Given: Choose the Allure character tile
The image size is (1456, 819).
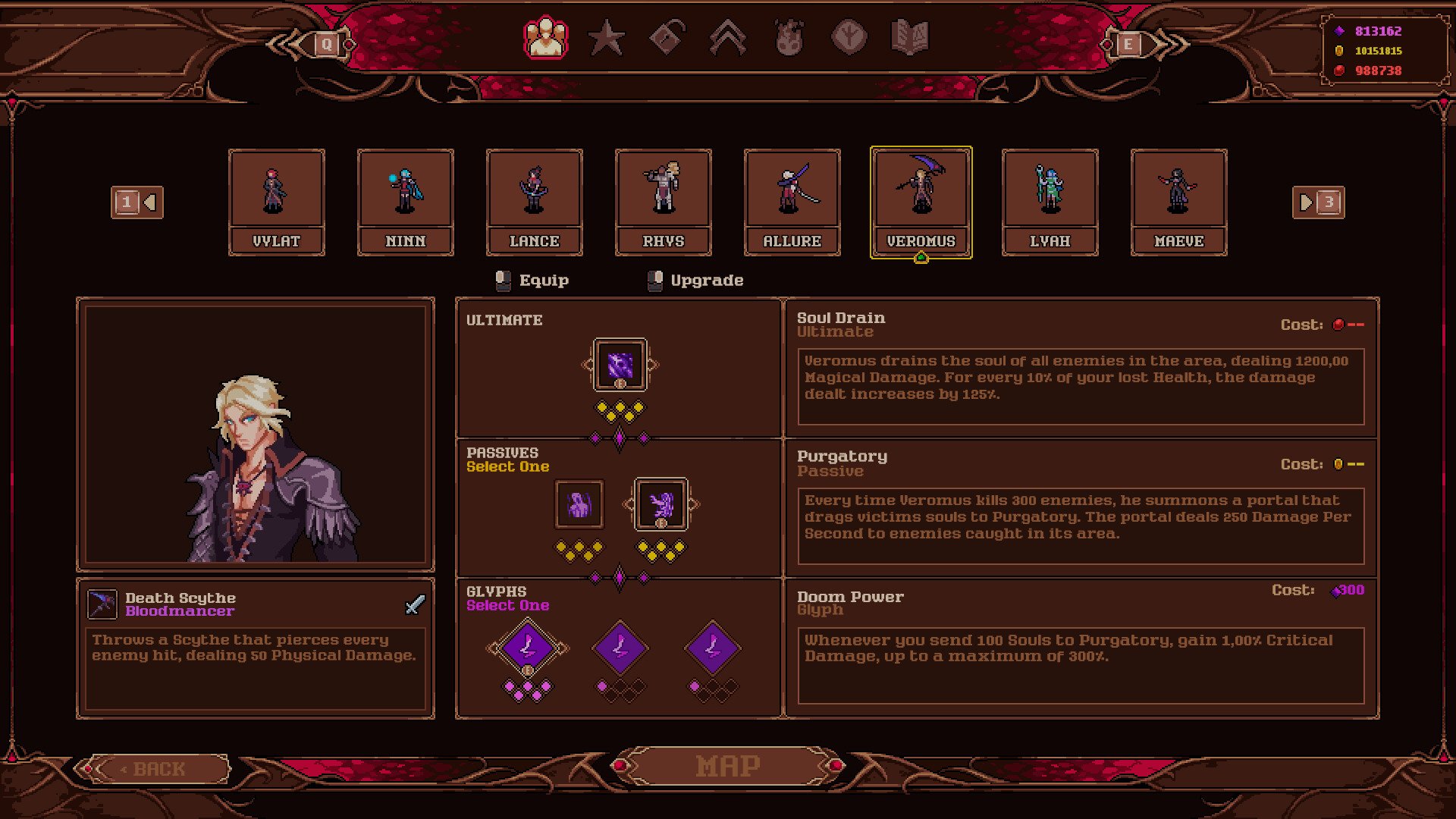Looking at the screenshot, I should click(792, 202).
